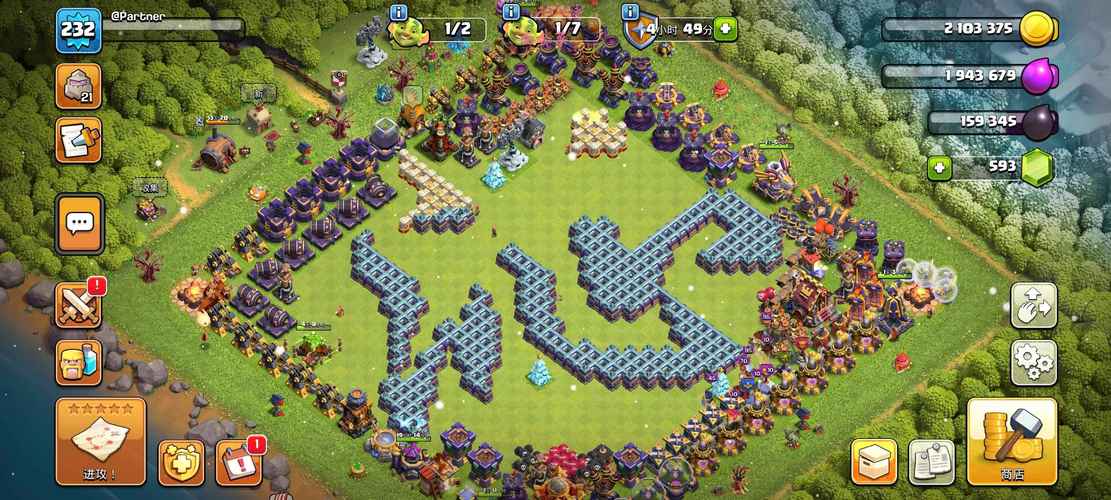1111x500 pixels.
Task: Open the settings gears button
Action: tap(1033, 362)
